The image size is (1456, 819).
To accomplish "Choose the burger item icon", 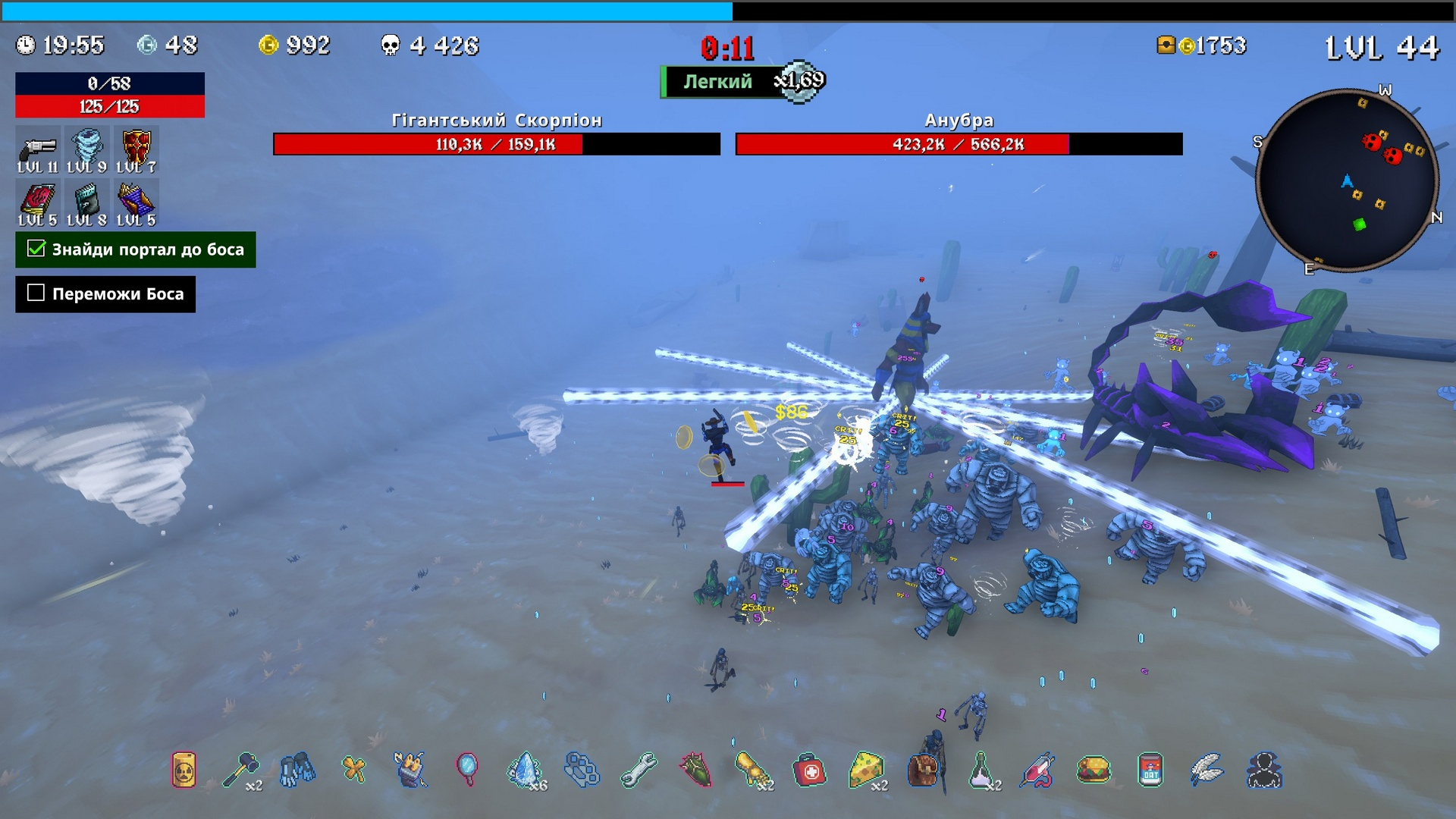I will coord(1094,770).
